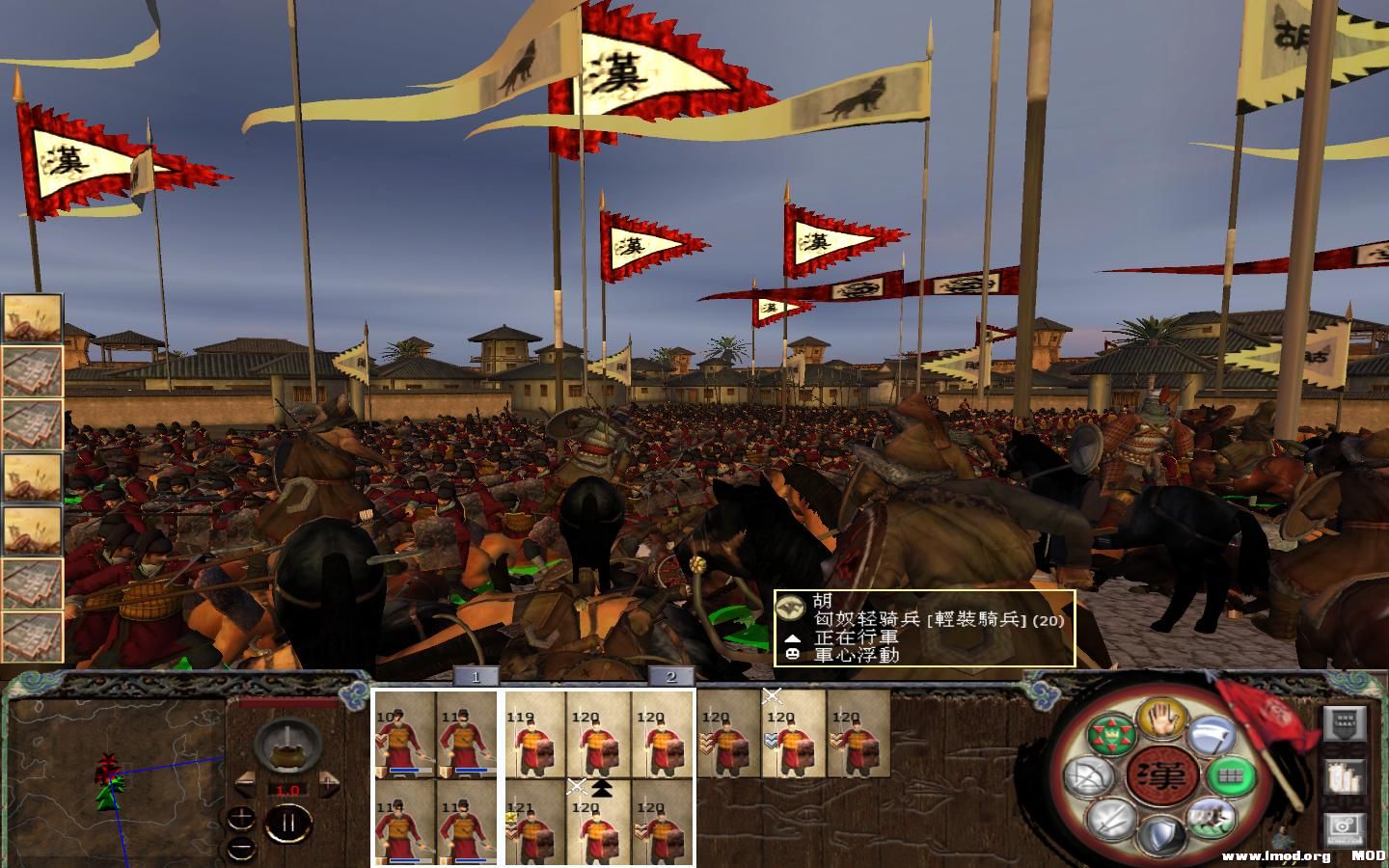1389x868 pixels.
Task: Click the plus arrow to raise battle speed
Action: click(x=329, y=784)
